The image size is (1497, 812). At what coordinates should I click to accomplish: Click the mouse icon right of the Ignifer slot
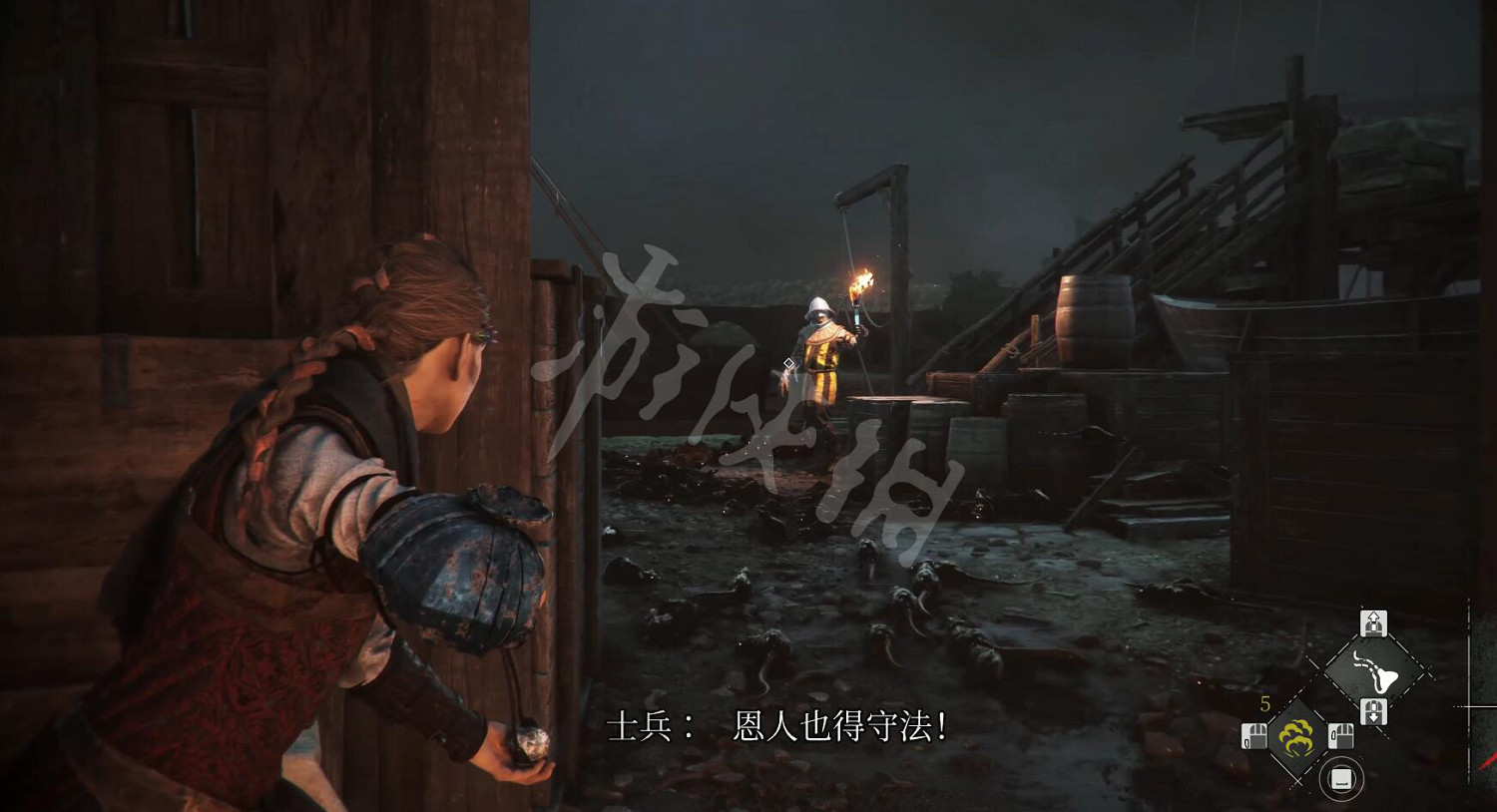tap(1342, 735)
